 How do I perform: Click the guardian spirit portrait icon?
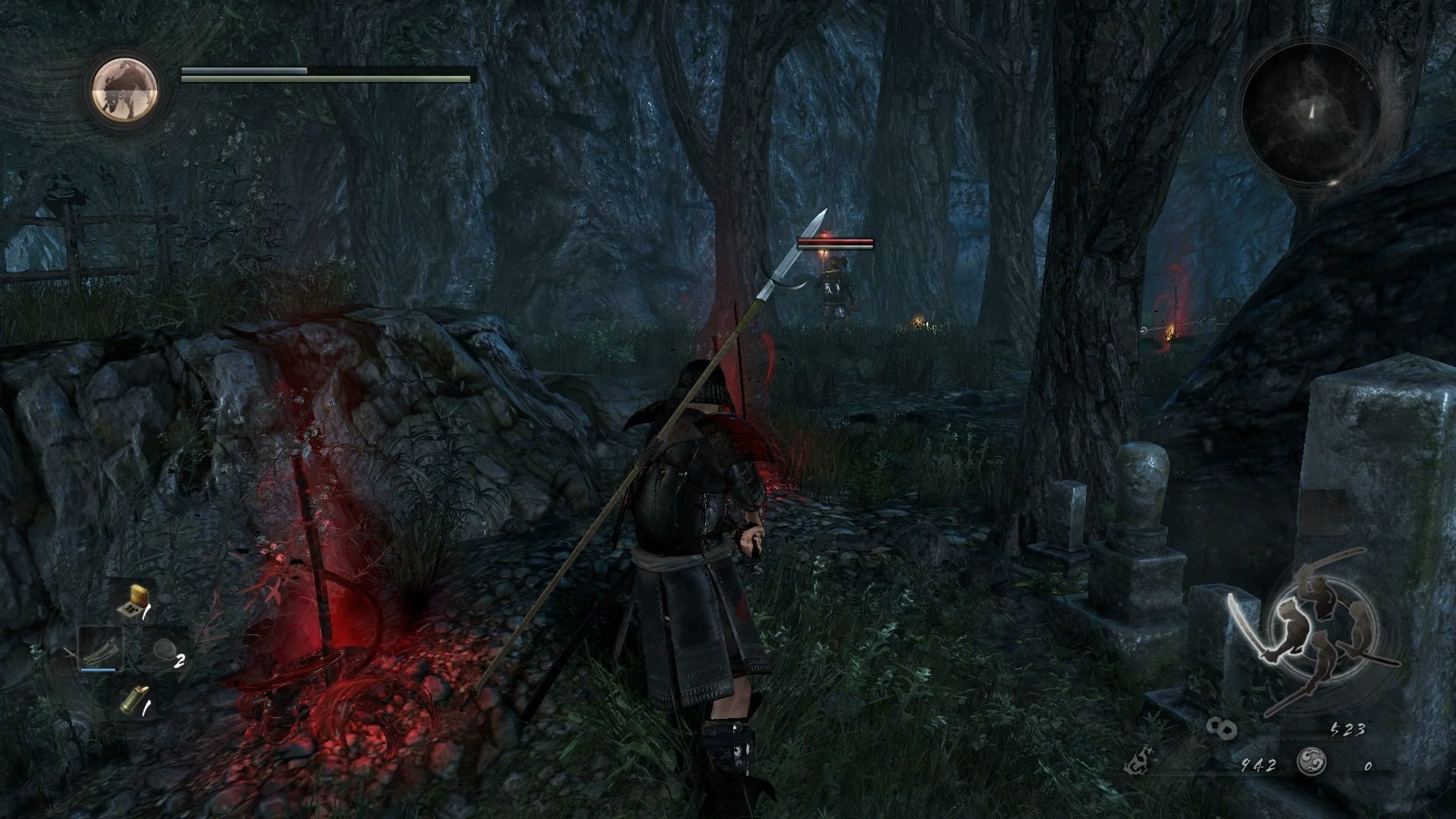point(125,89)
